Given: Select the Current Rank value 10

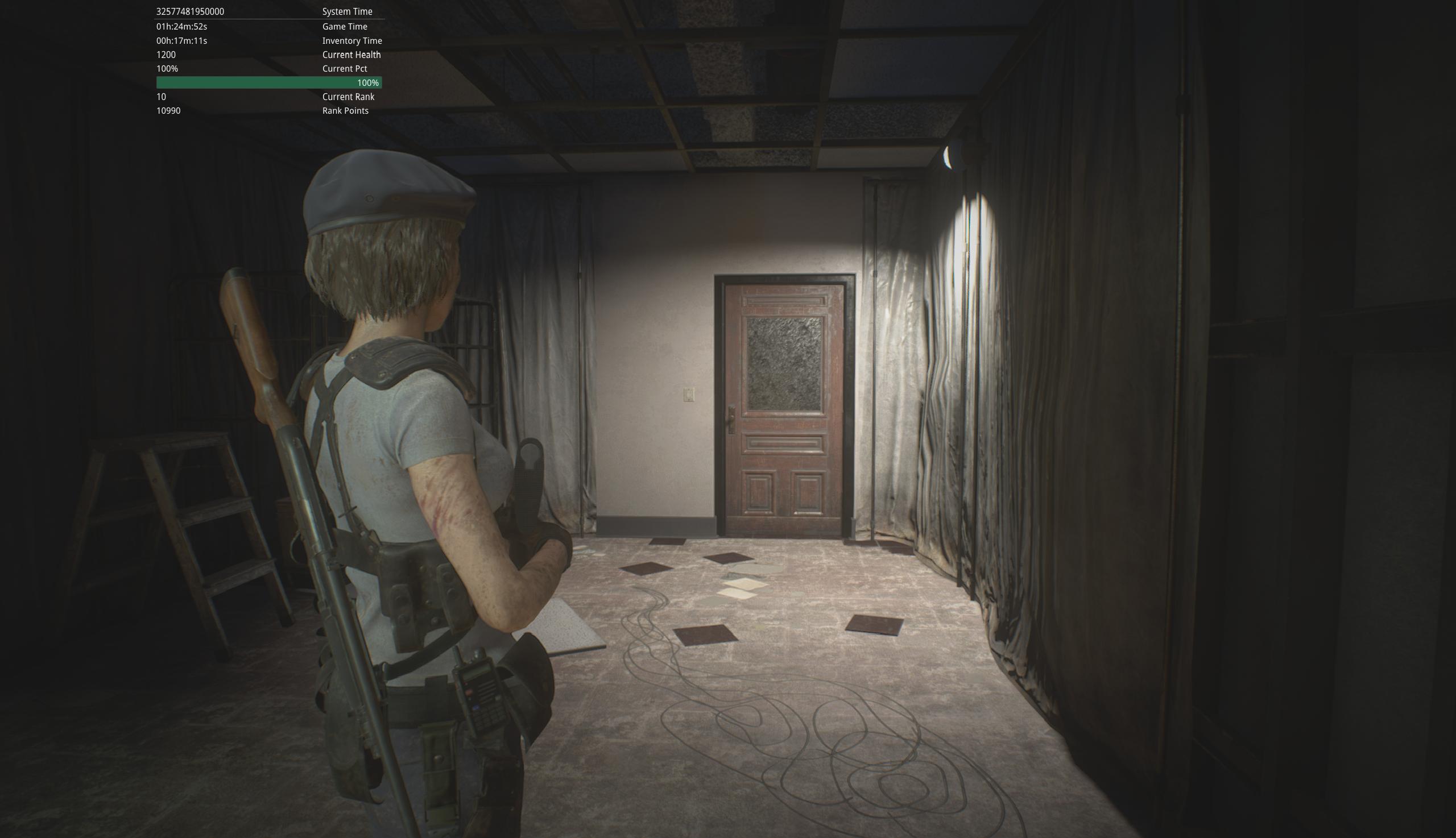Looking at the screenshot, I should click(x=160, y=97).
